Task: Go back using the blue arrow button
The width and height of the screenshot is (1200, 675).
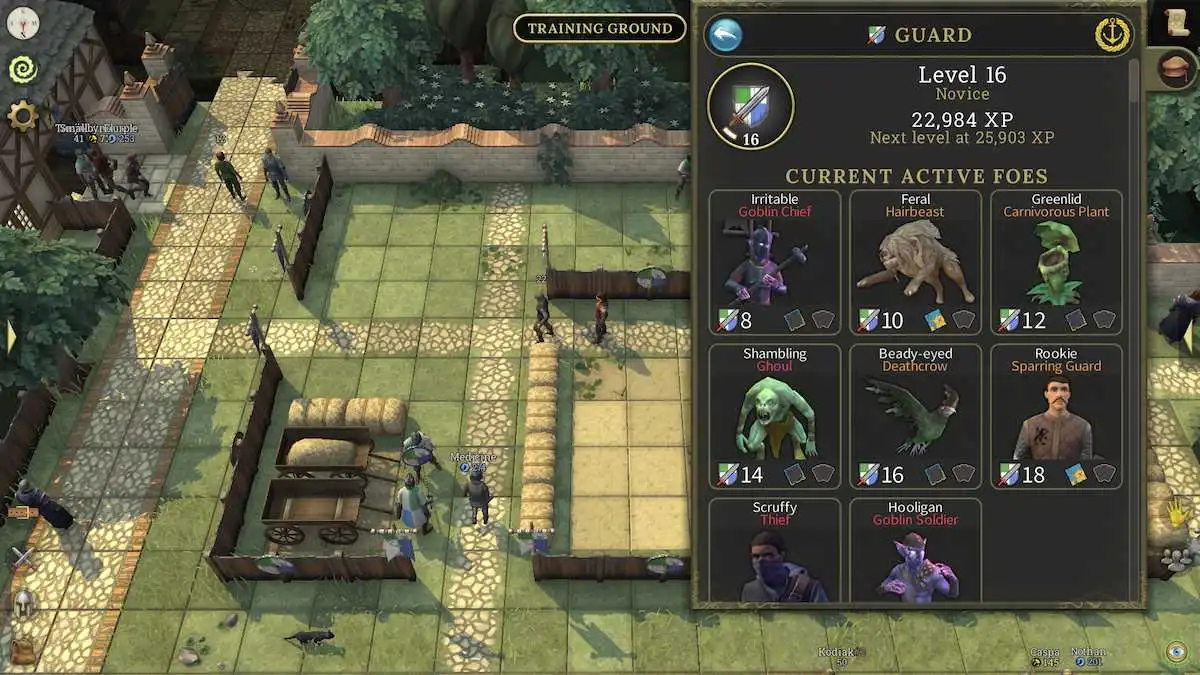Action: 725,35
